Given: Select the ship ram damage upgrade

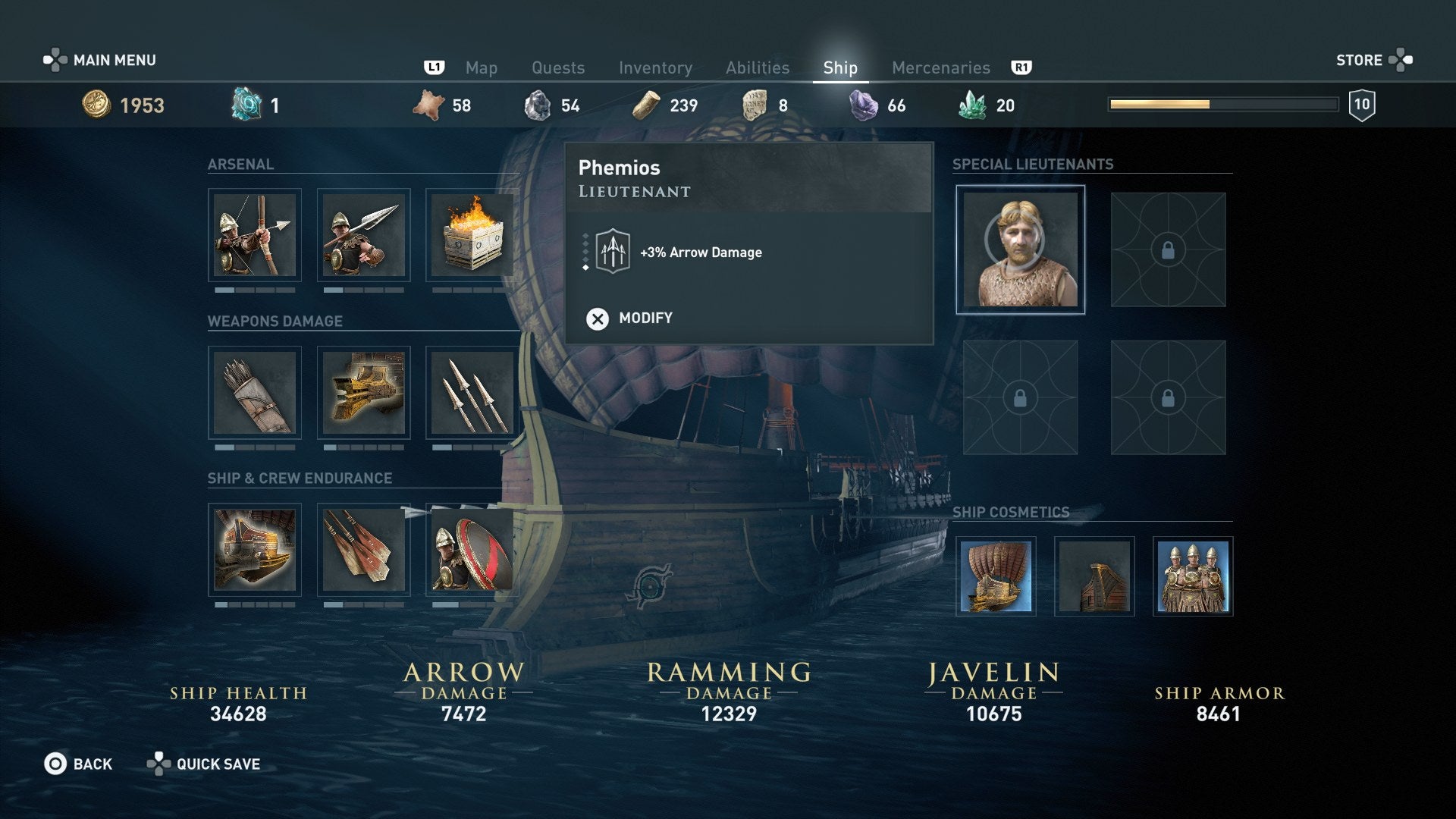Looking at the screenshot, I should click(x=363, y=393).
